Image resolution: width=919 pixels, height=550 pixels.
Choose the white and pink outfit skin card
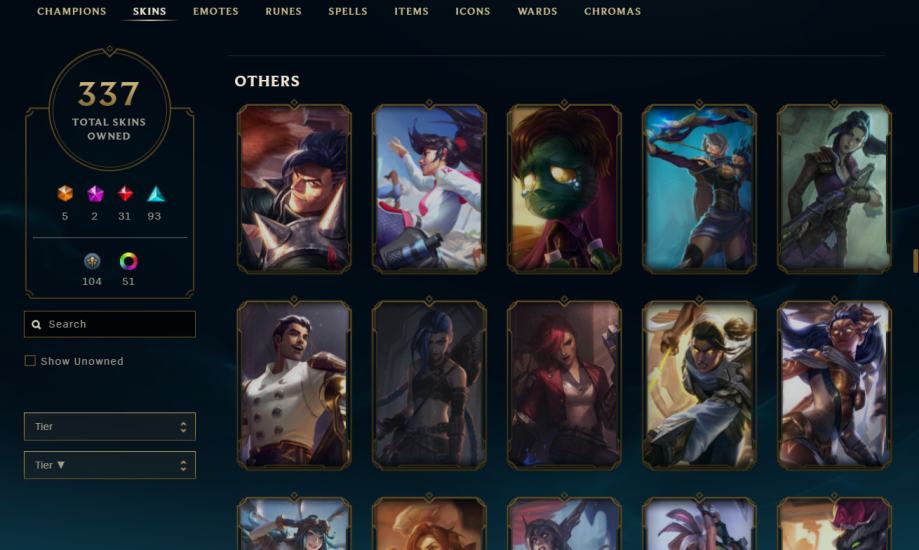[x=429, y=188]
